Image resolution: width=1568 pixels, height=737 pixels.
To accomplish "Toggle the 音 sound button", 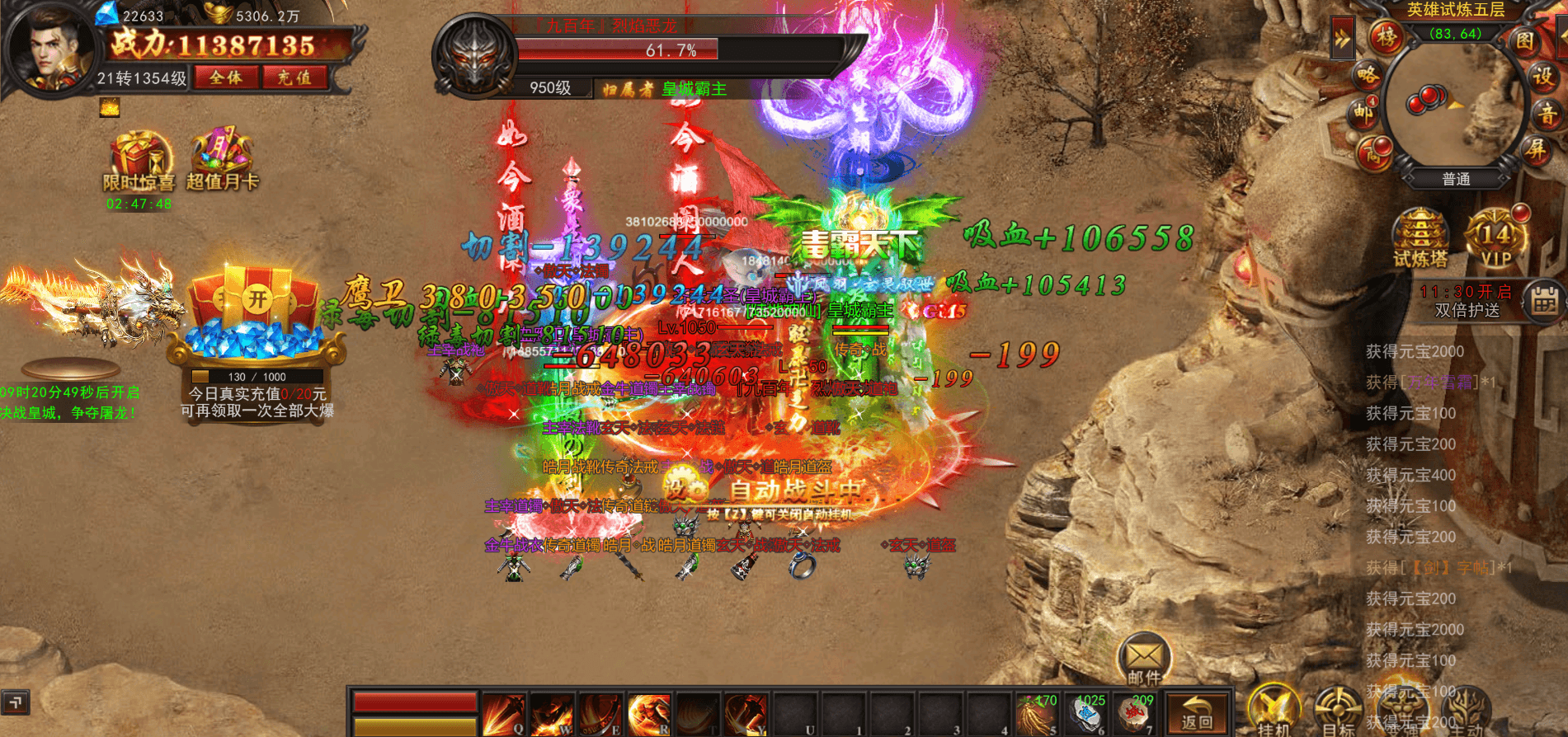I will coord(1547,115).
